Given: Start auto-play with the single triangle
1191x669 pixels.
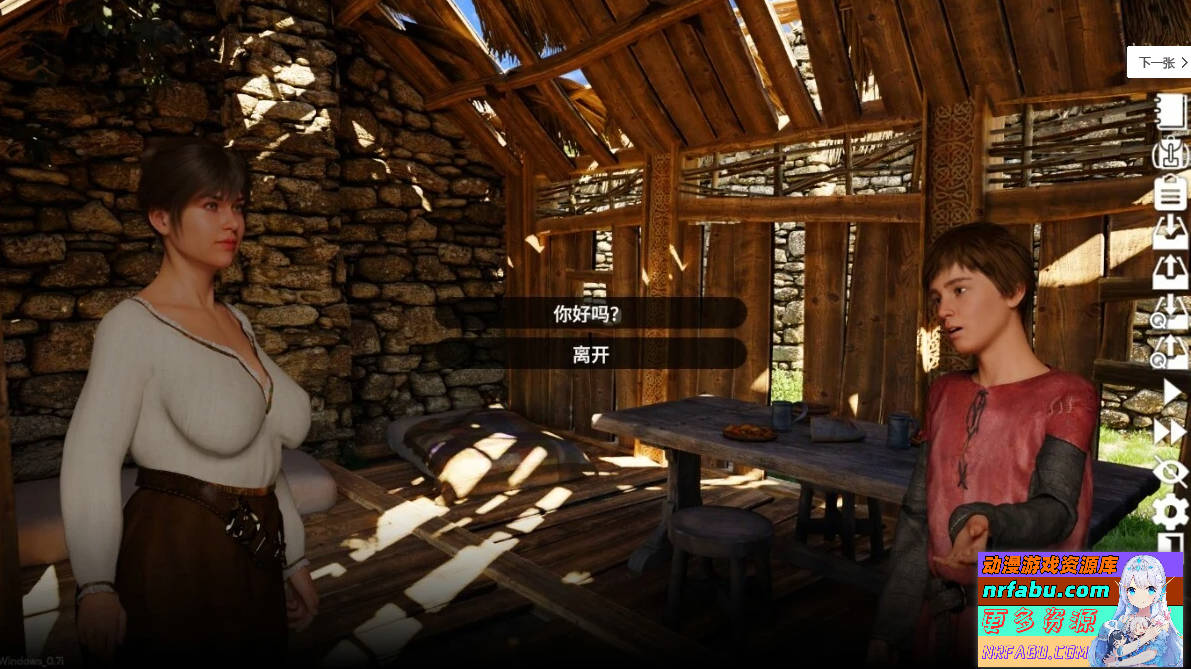Looking at the screenshot, I should click(x=1171, y=392).
